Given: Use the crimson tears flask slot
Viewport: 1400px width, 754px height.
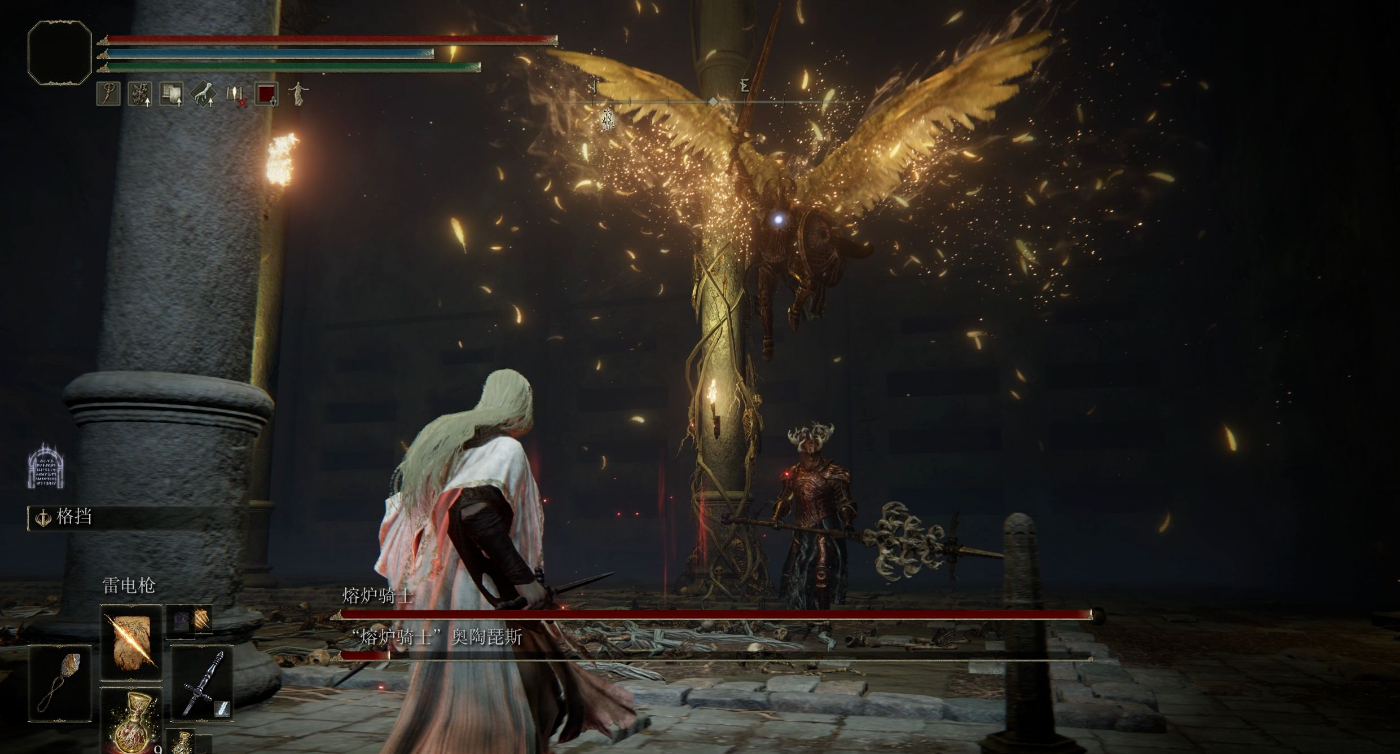Looking at the screenshot, I should 131,719.
